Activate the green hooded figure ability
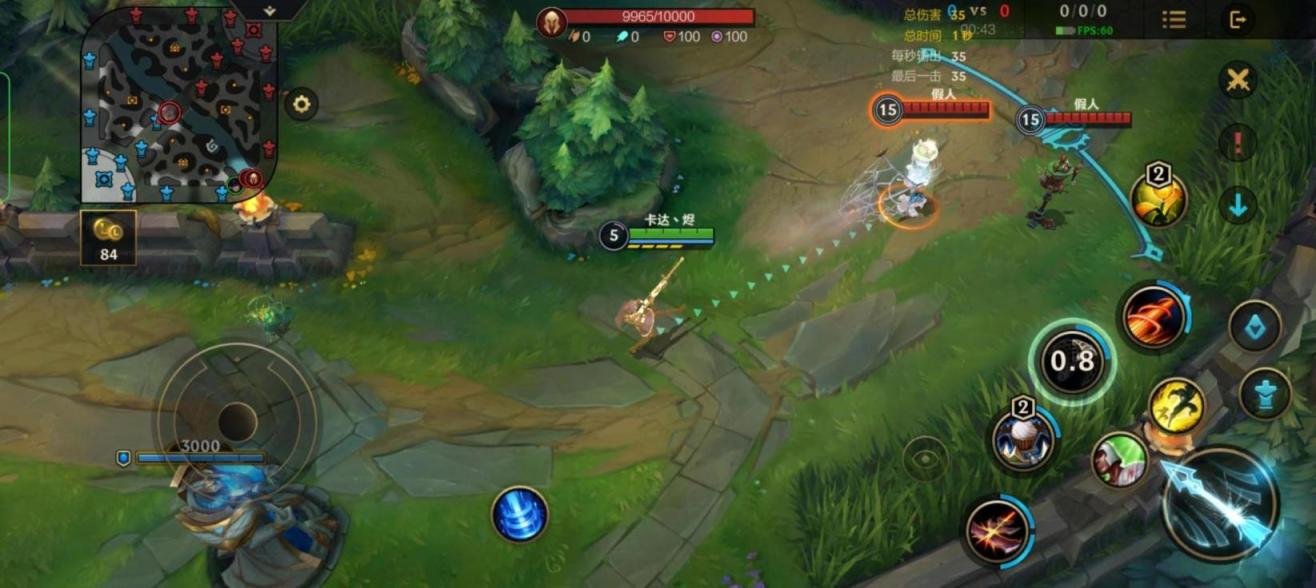Viewport: 1316px width, 588px height. [1119, 459]
